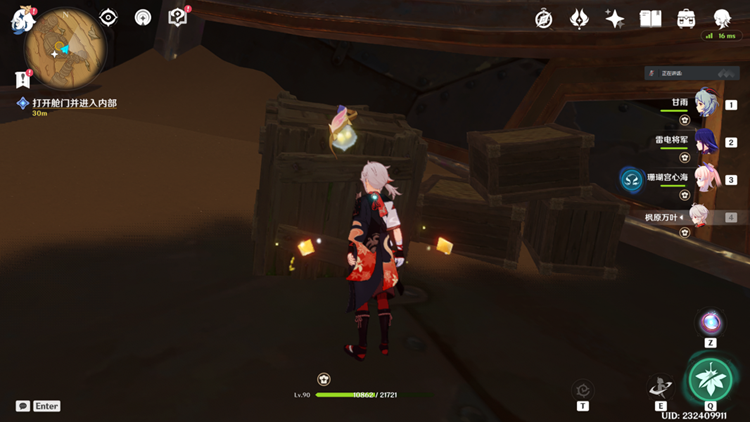
Task: Use Kazuha's elemental skill icon
Action: coord(660,387)
